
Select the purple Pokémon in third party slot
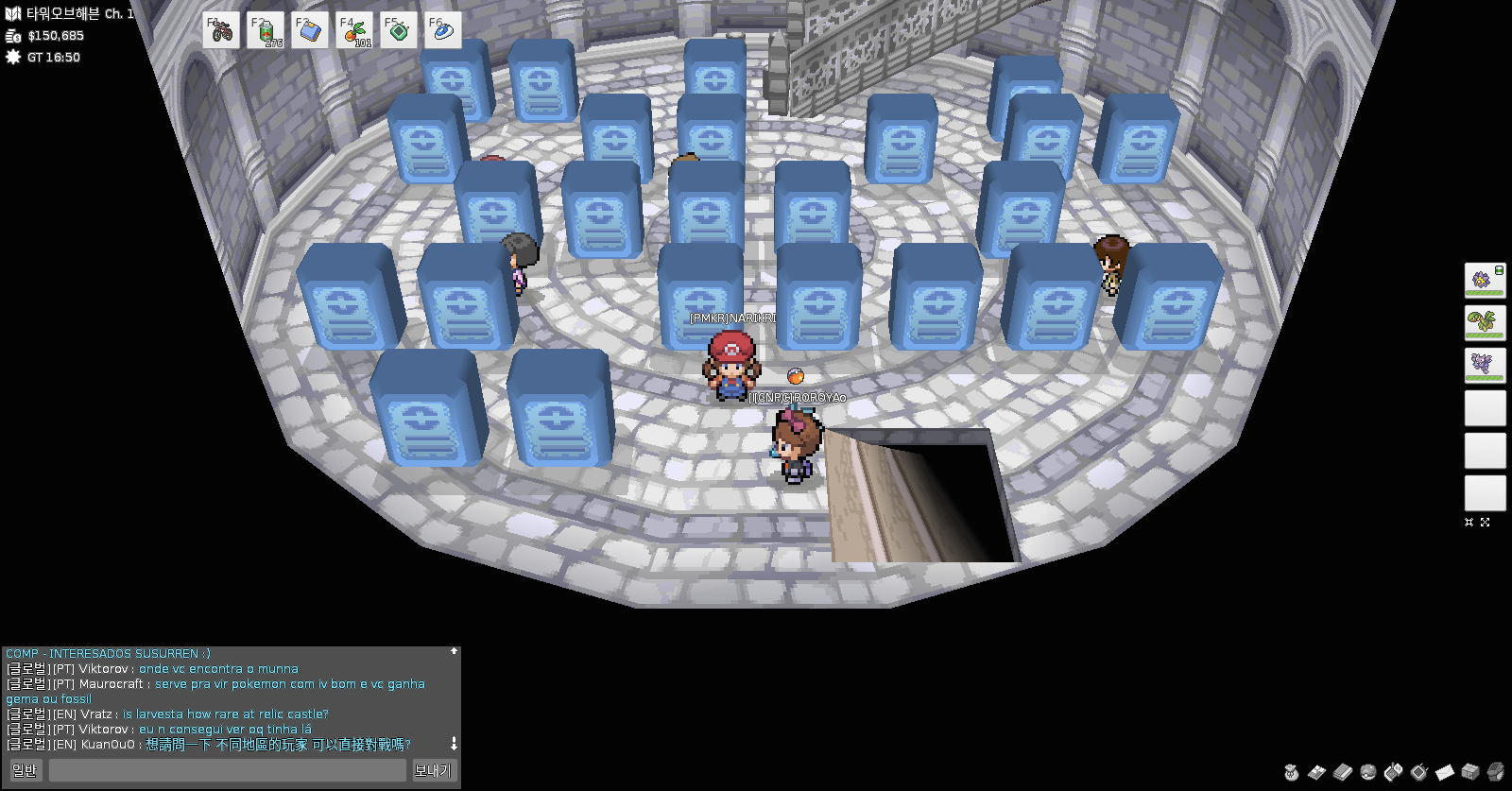tap(1485, 366)
